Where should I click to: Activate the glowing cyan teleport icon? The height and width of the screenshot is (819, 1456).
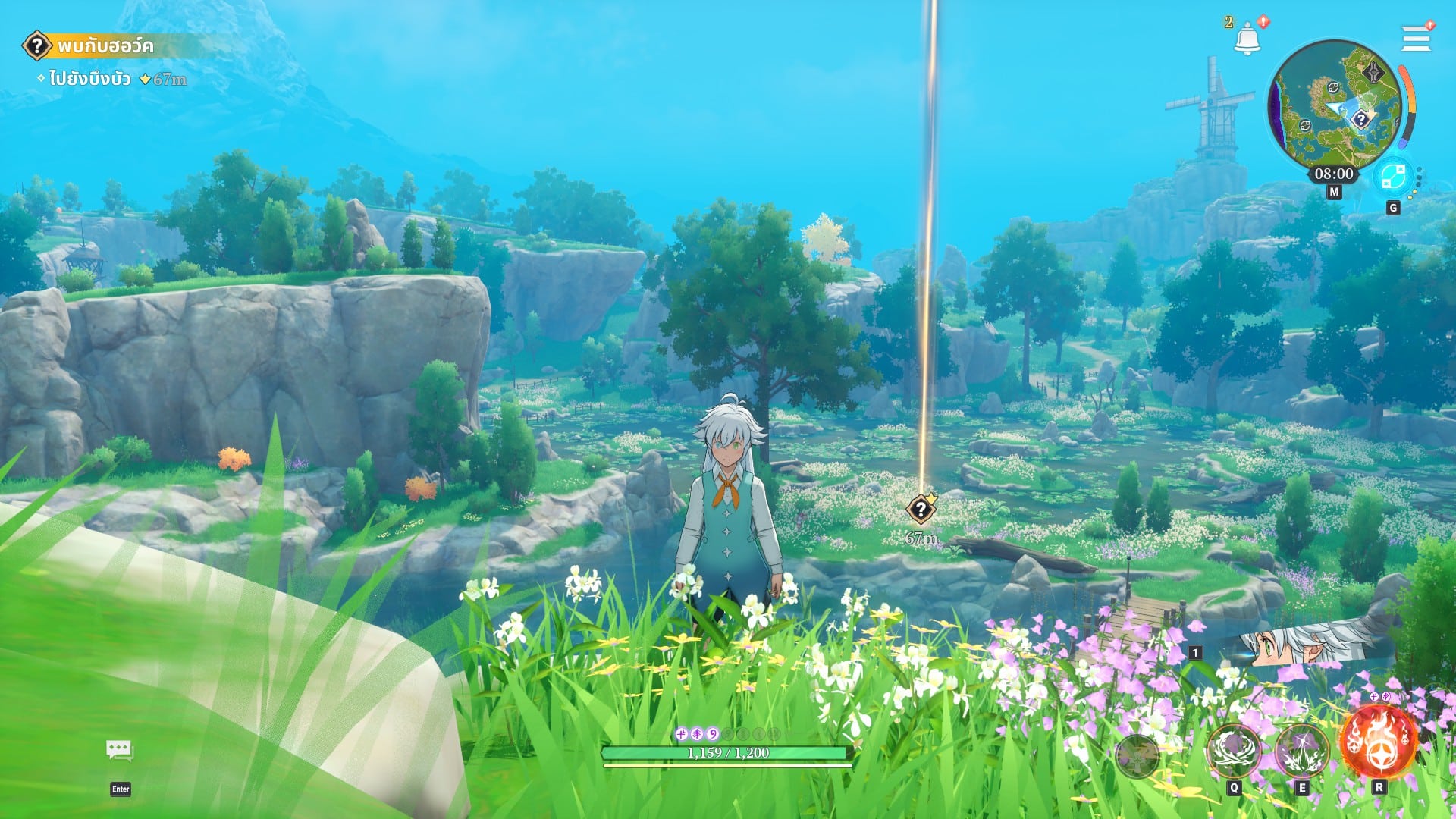tap(1392, 177)
